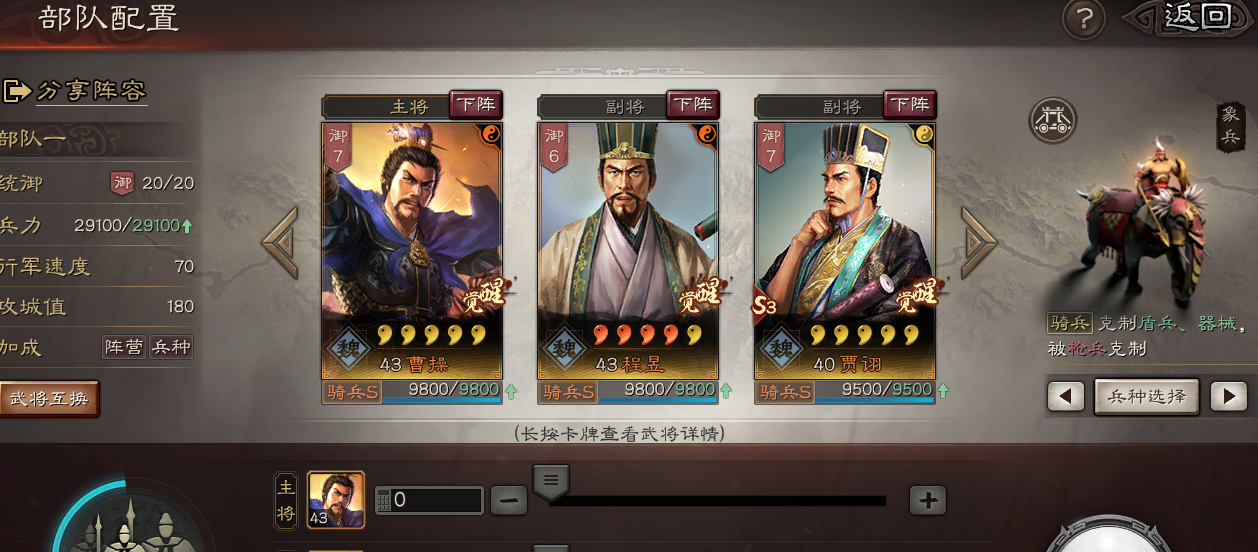This screenshot has height=552, width=1258.
Task: Return using the 返回 button
Action: [x=1193, y=17]
